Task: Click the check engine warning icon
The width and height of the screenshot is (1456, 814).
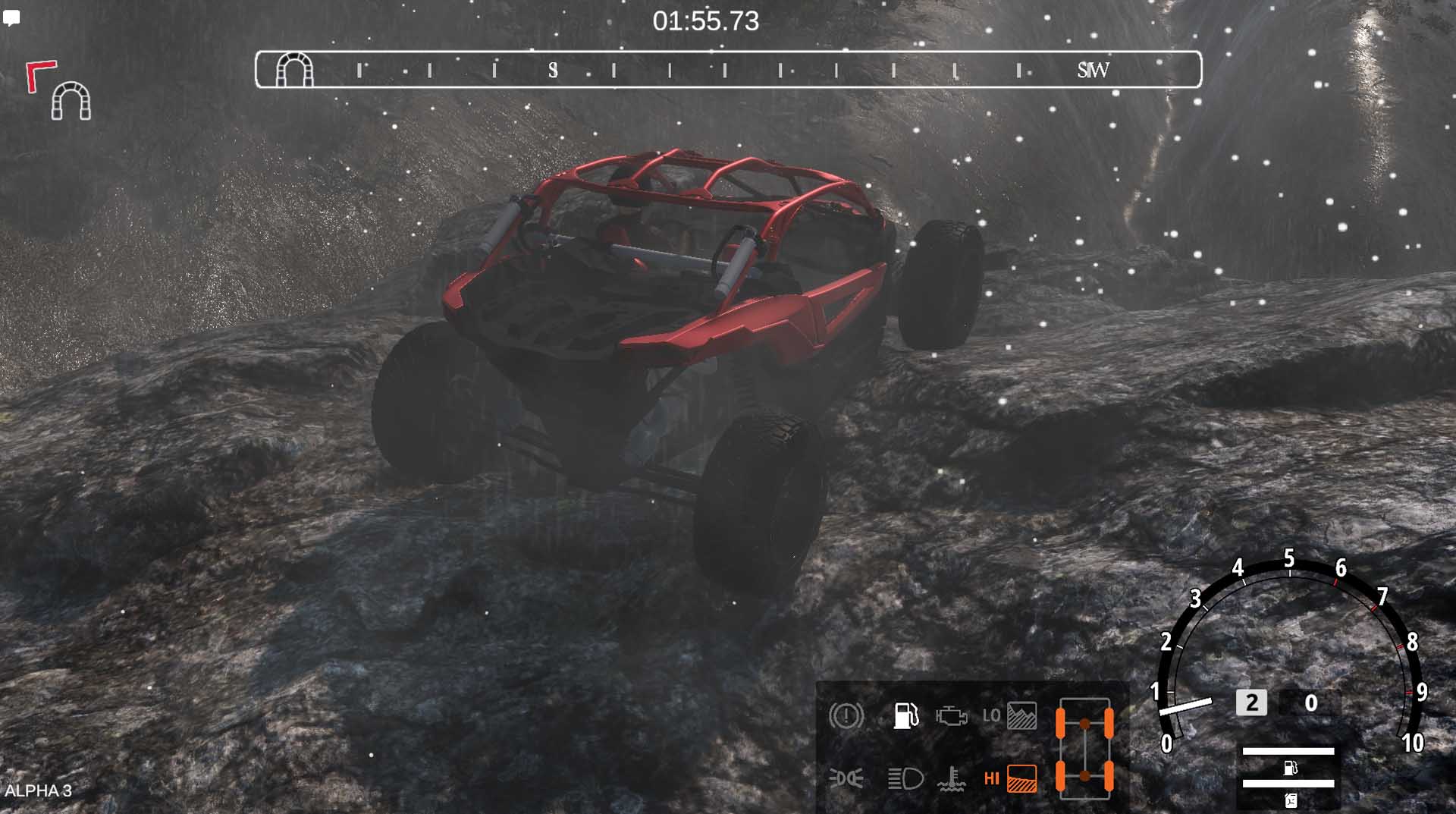Action: tap(951, 715)
